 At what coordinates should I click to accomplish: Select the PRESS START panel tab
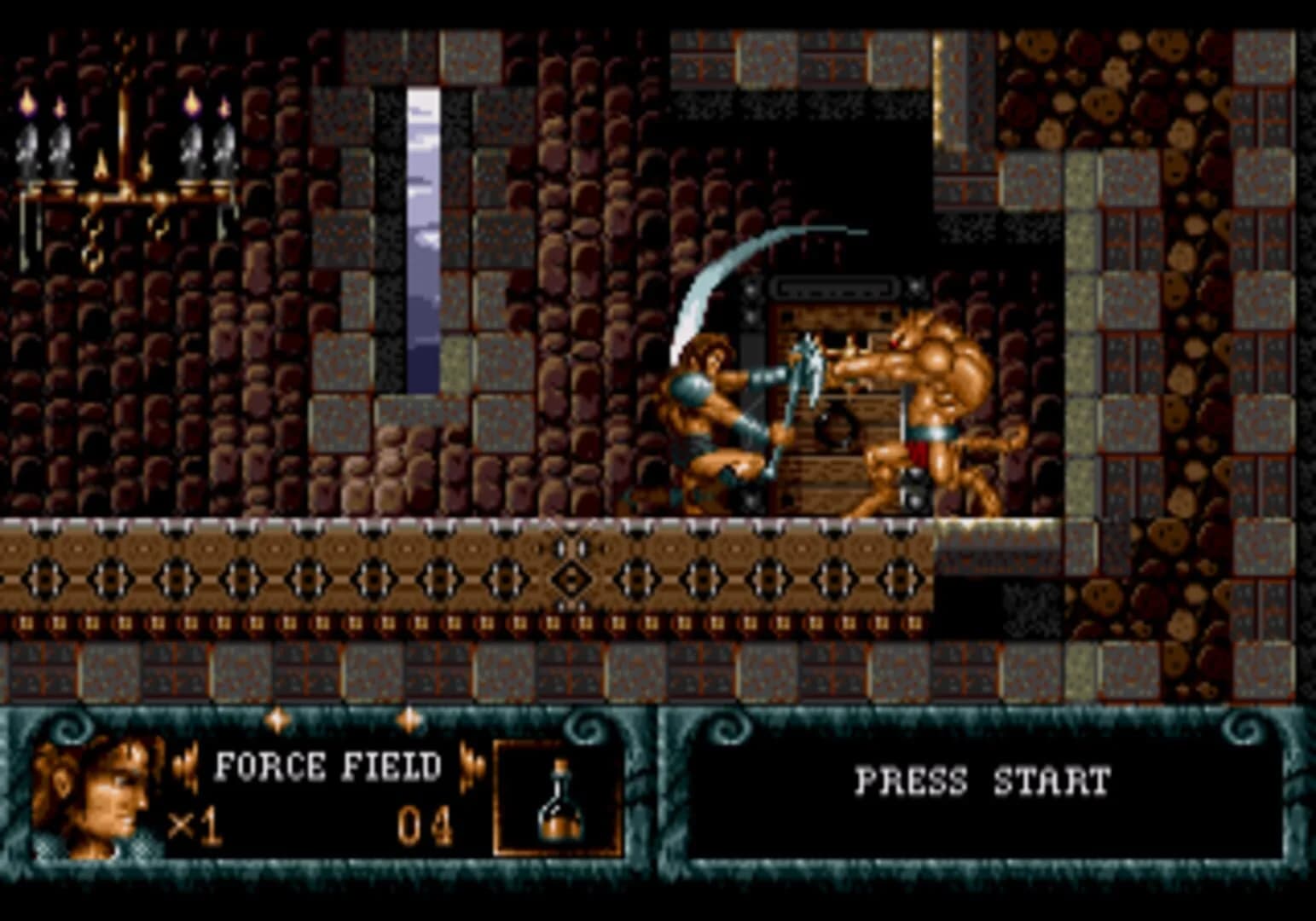(981, 780)
